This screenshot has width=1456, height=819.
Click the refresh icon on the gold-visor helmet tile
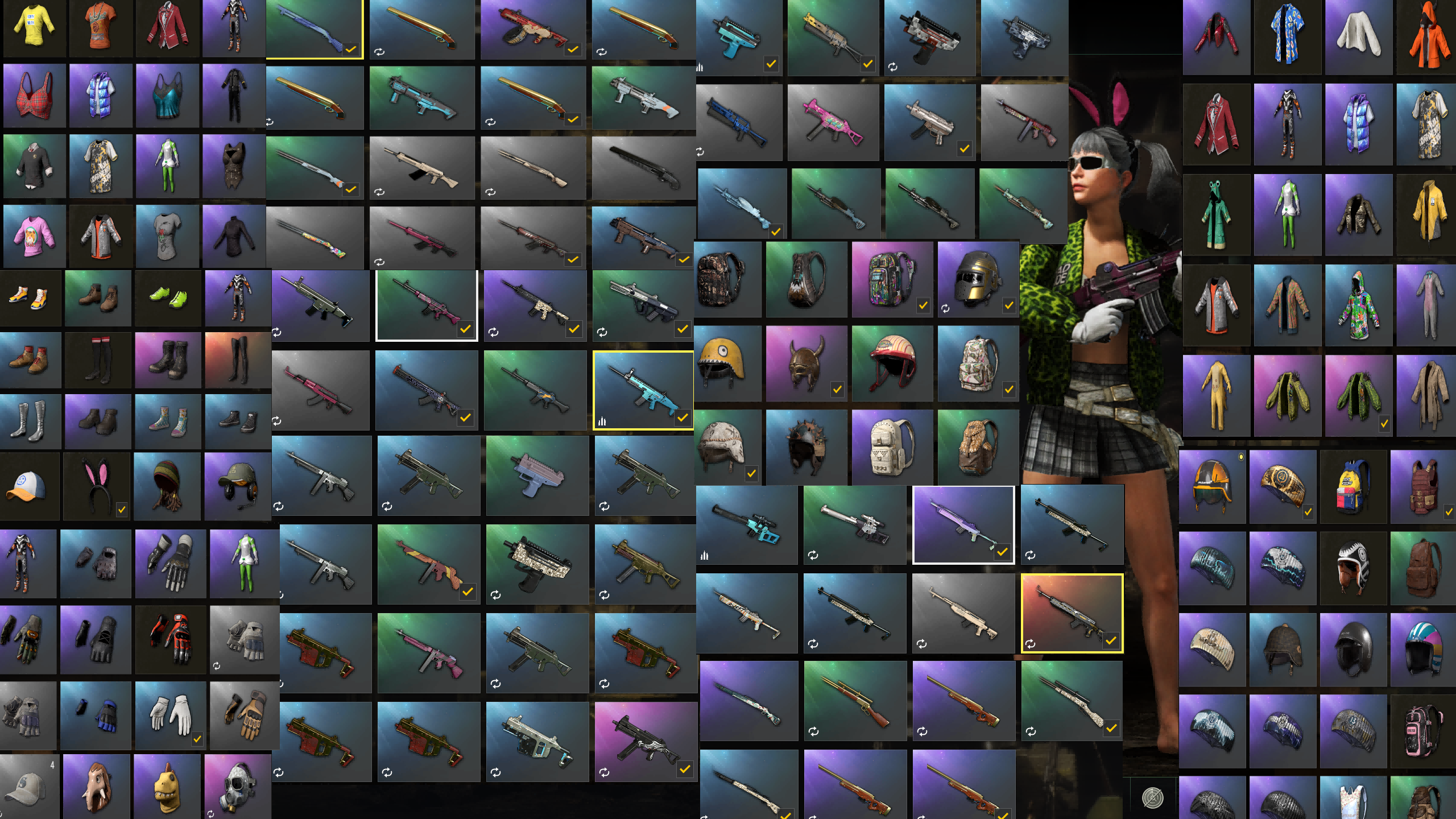click(945, 308)
